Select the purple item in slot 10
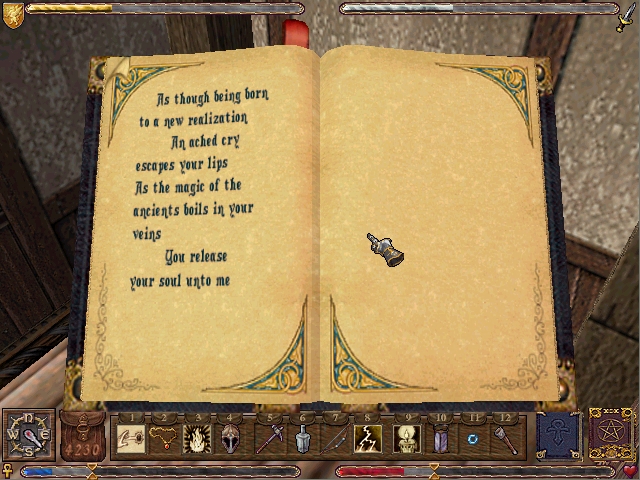Screen dimensions: 640x480 [x=440, y=438]
